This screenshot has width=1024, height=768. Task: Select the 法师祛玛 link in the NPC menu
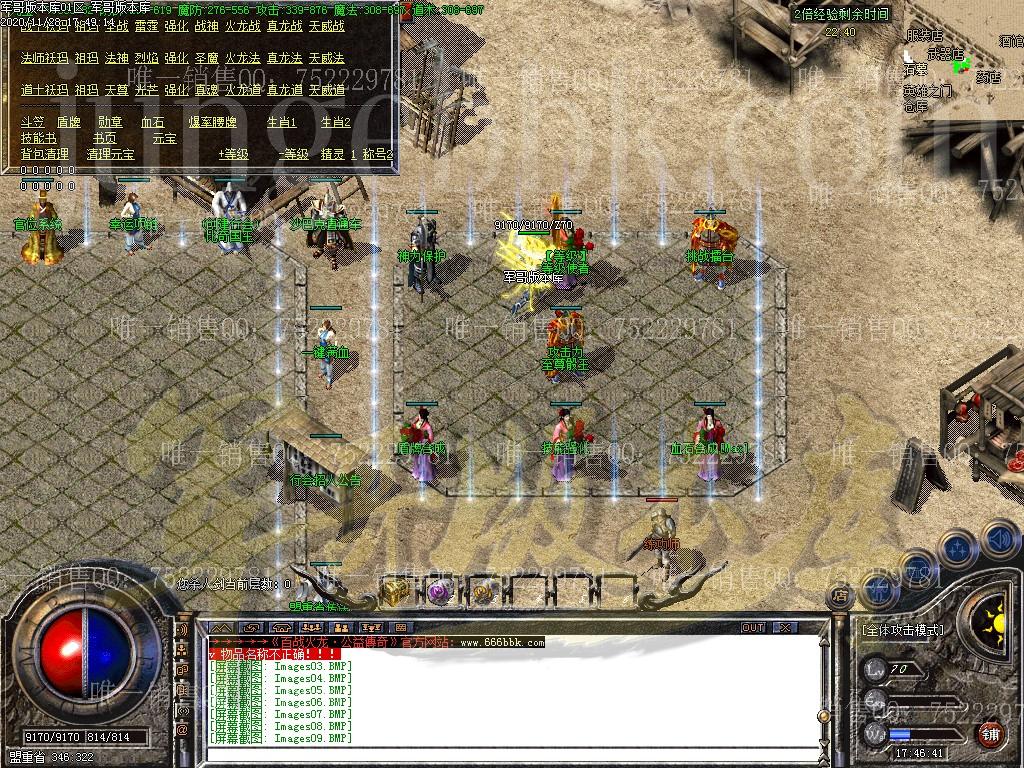point(45,59)
